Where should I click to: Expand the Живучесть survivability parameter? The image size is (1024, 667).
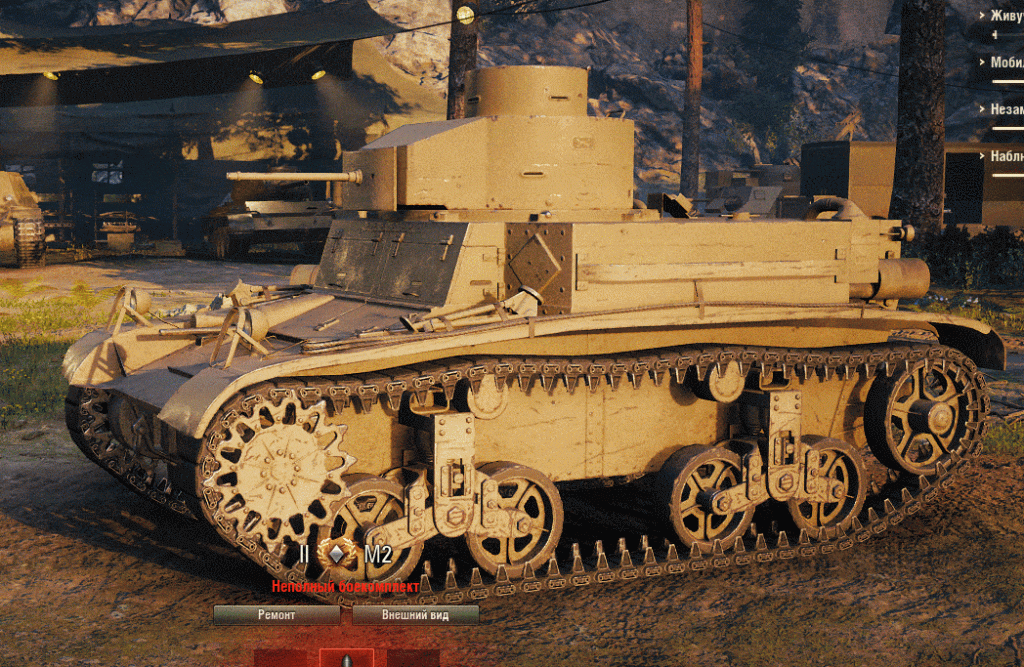click(1003, 15)
